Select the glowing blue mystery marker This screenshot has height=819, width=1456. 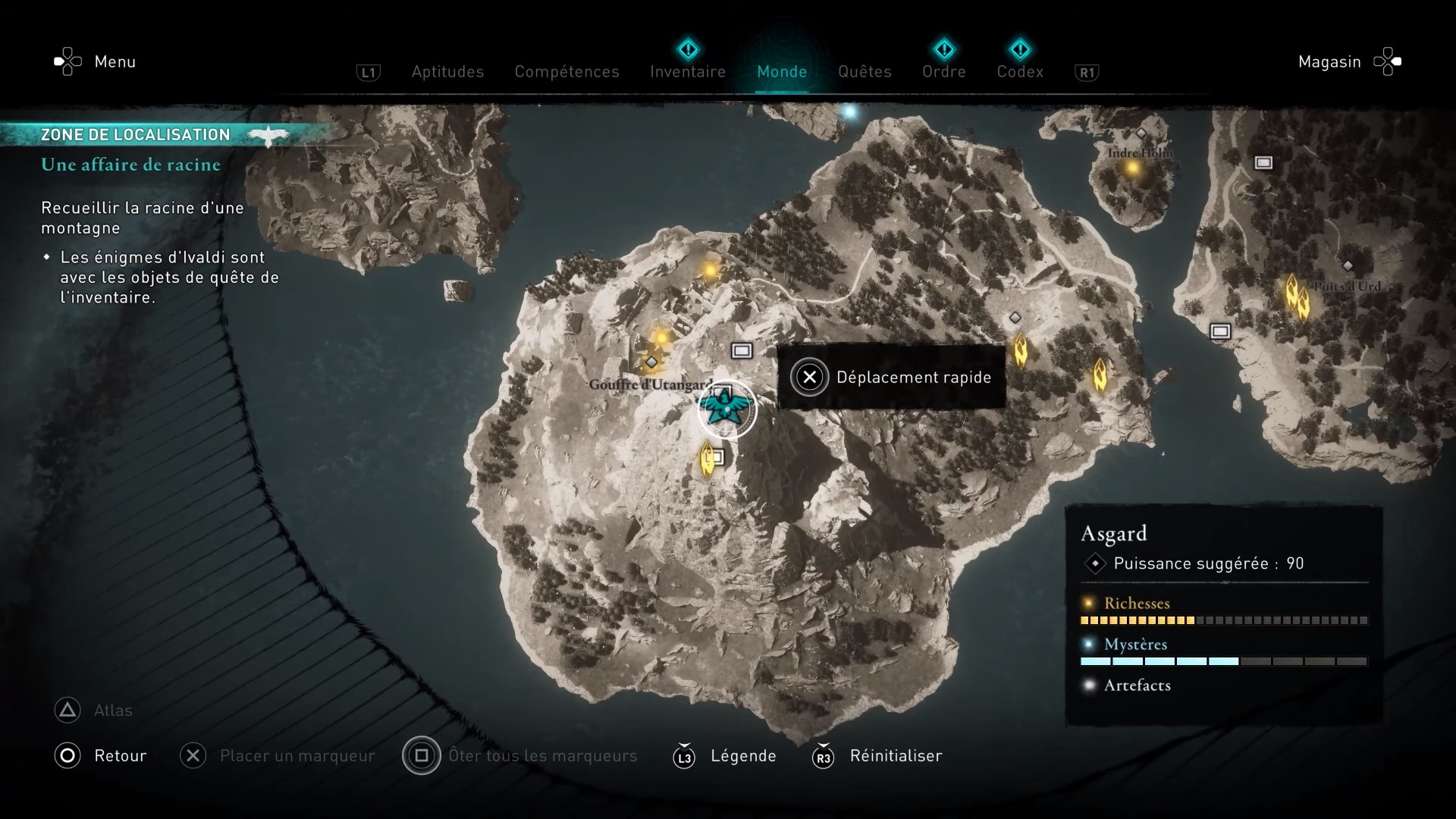[850, 112]
